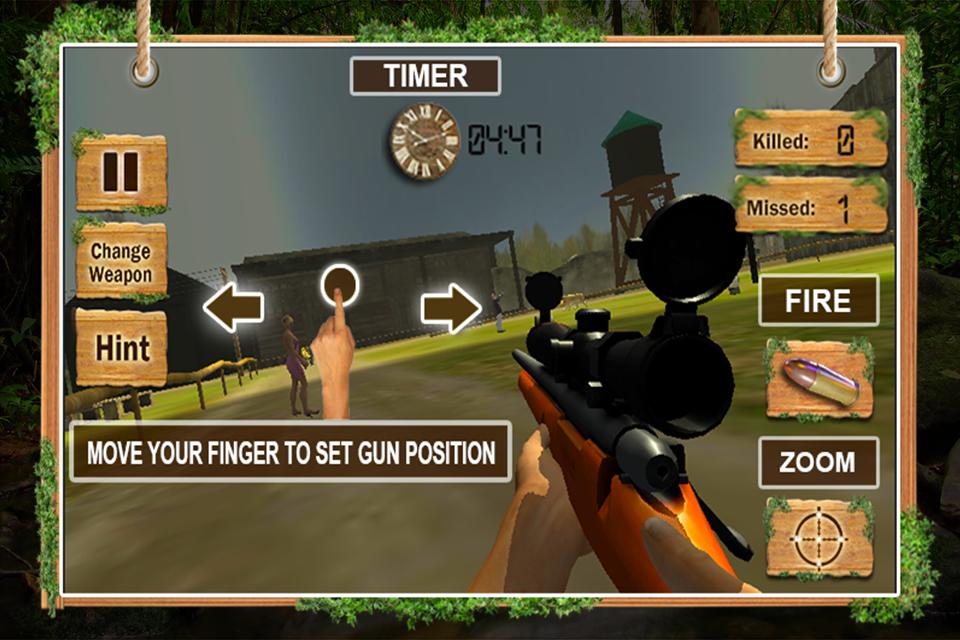The image size is (960, 640).
Task: Open the Hint button
Action: (x=122, y=348)
